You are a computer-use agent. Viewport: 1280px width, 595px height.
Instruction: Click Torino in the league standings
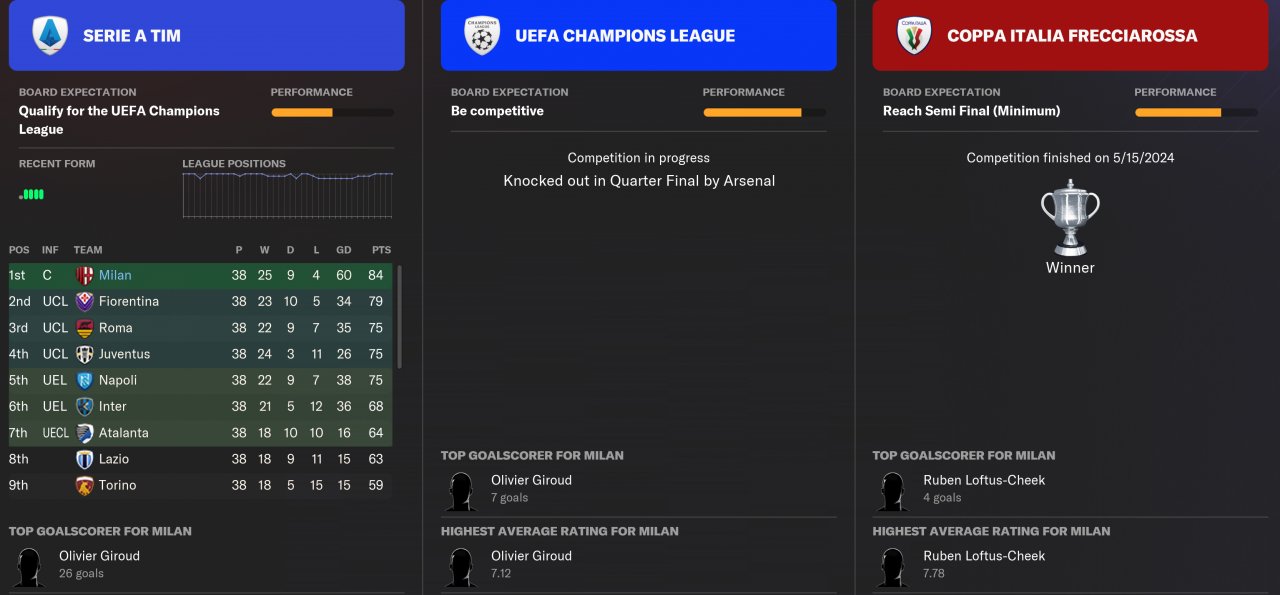[x=117, y=485]
